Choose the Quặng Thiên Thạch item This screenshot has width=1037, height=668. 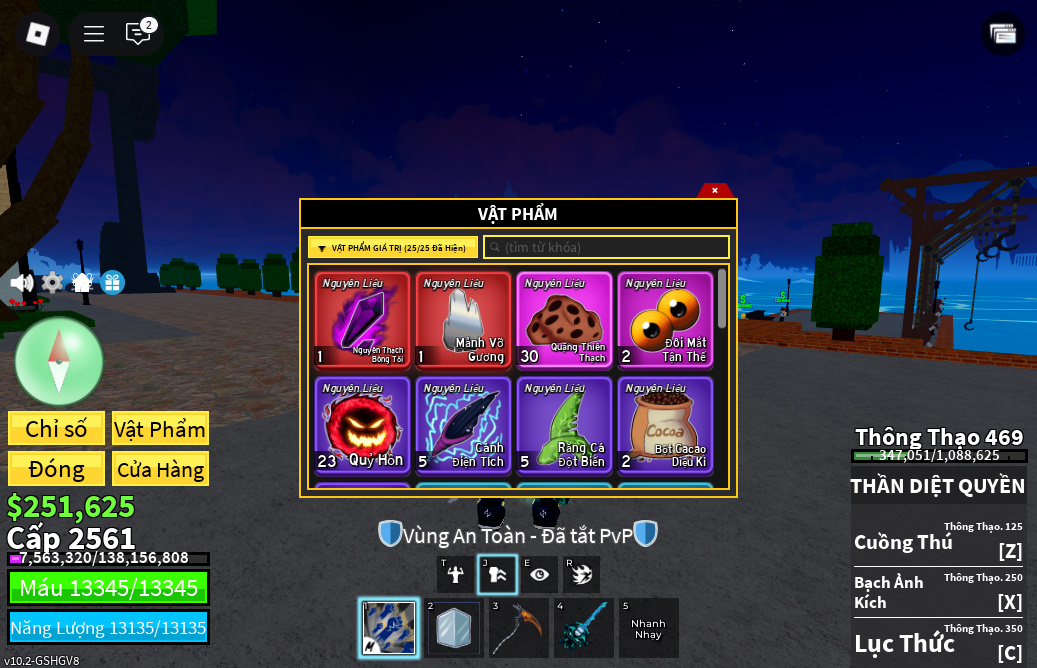pyautogui.click(x=564, y=320)
